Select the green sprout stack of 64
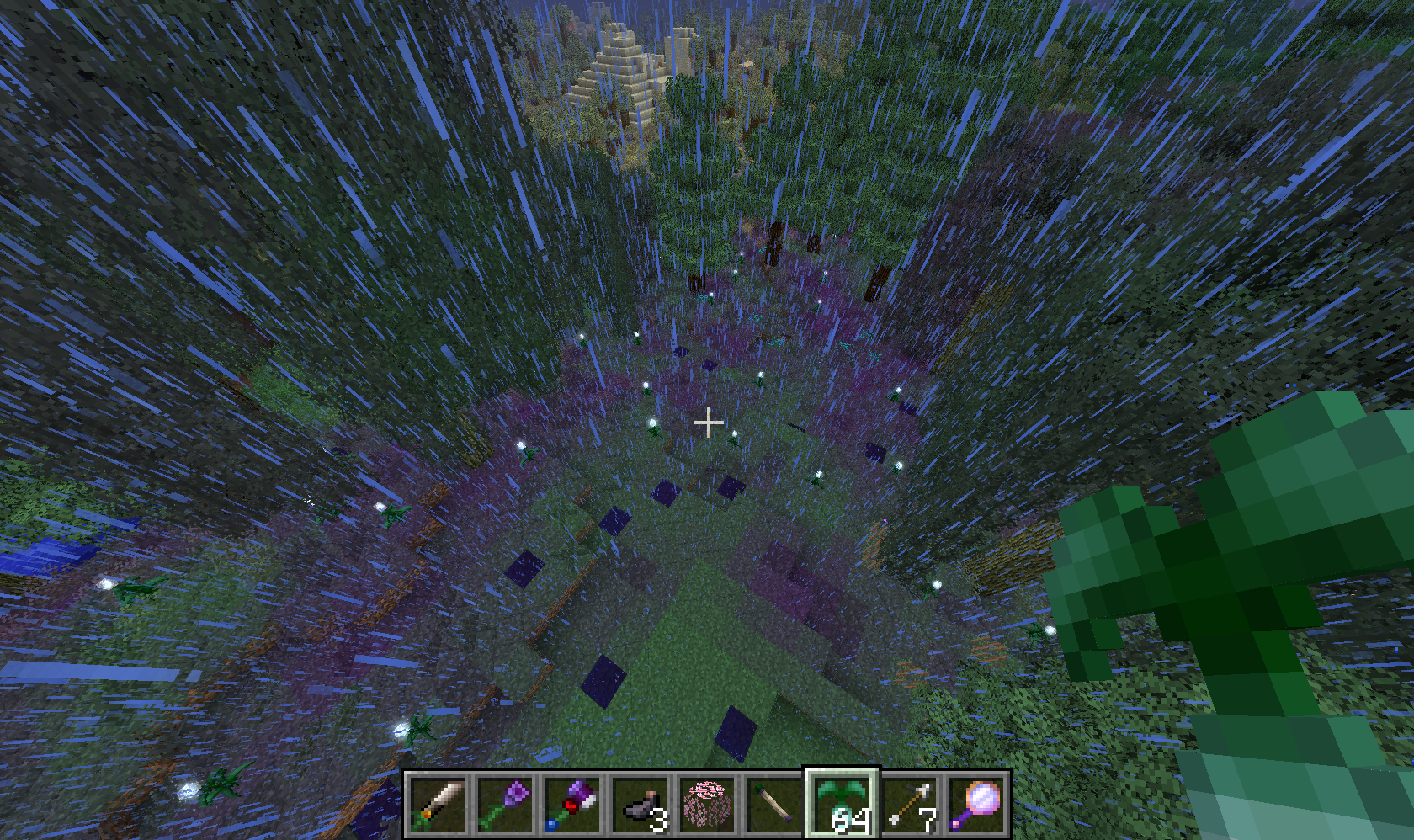 pyautogui.click(x=842, y=805)
